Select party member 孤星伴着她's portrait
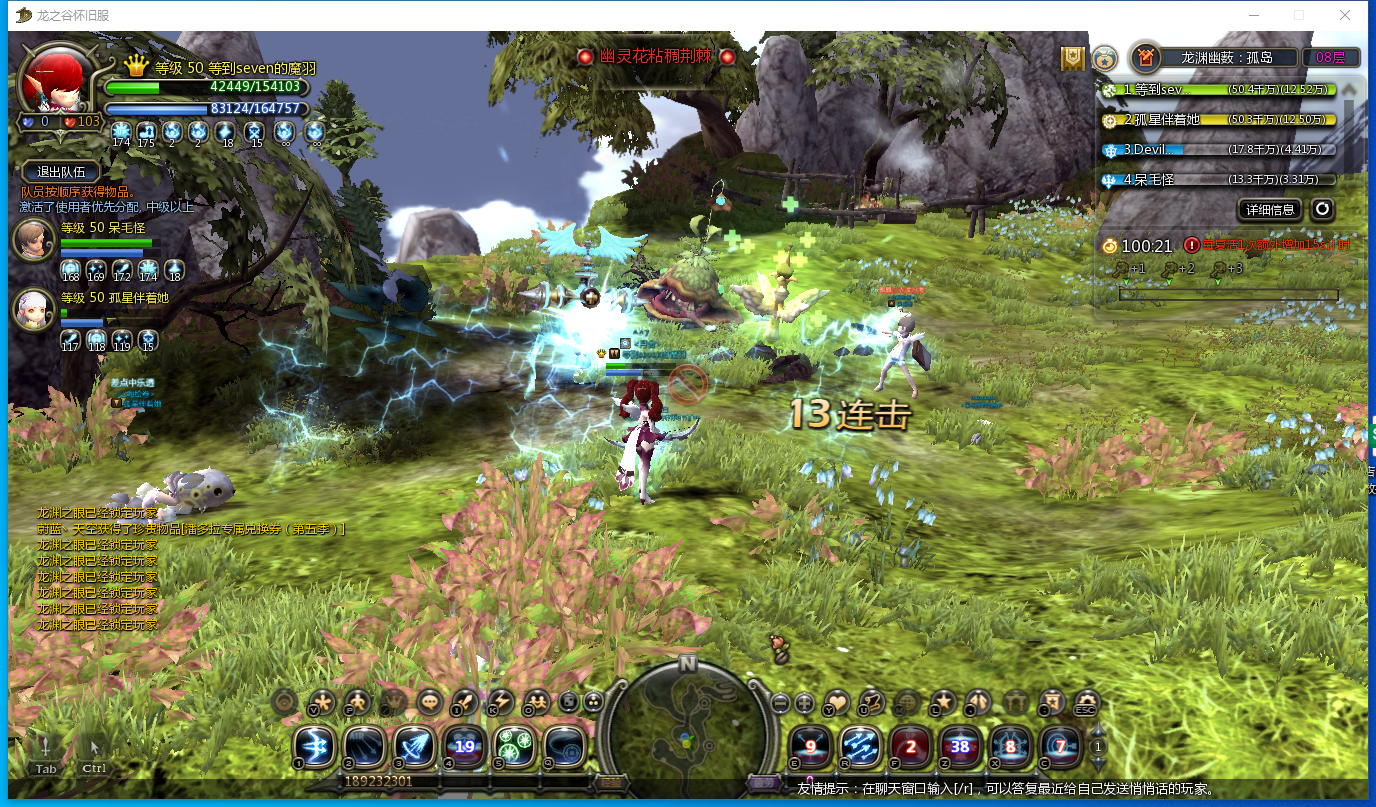The height and width of the screenshot is (807, 1376). click(x=33, y=309)
